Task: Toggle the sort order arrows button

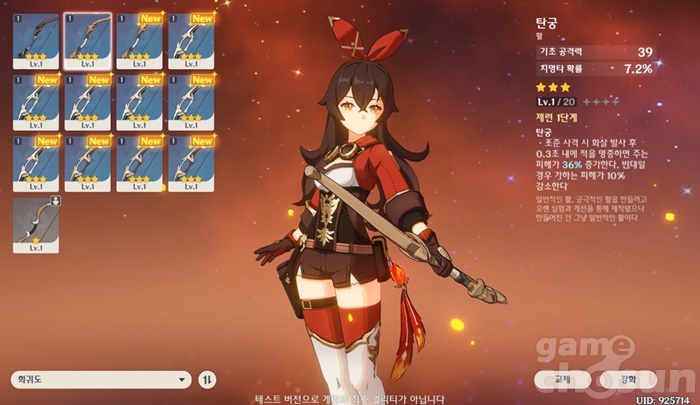Action: 207,380
